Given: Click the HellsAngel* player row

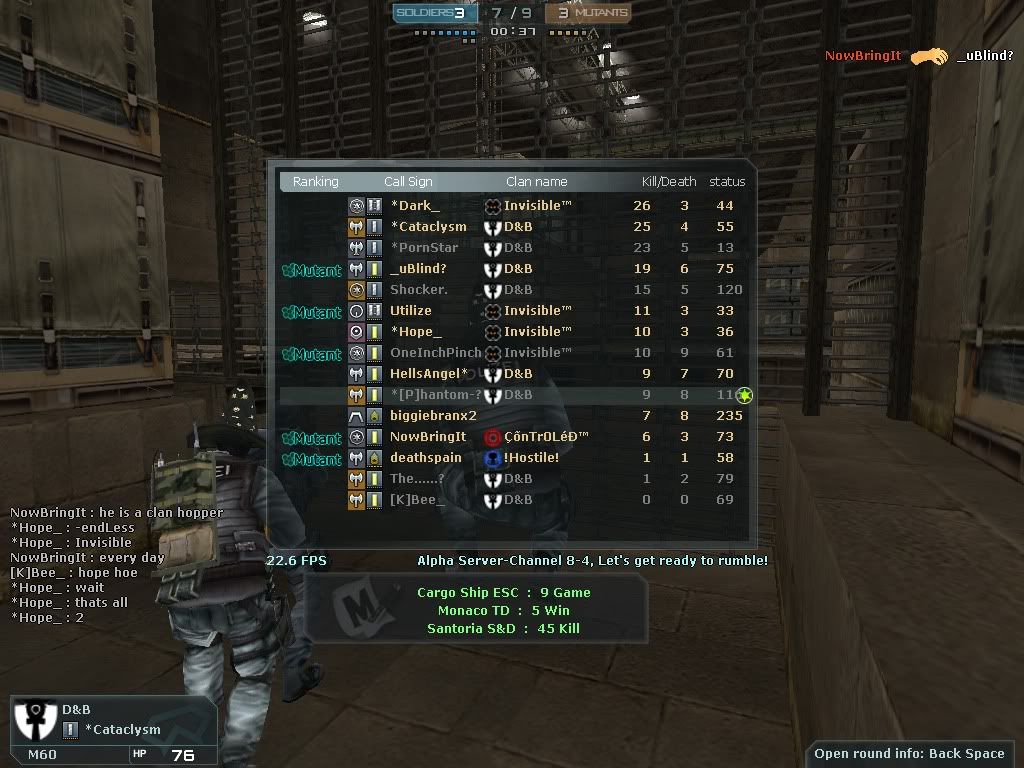Looking at the screenshot, I should [429, 373].
